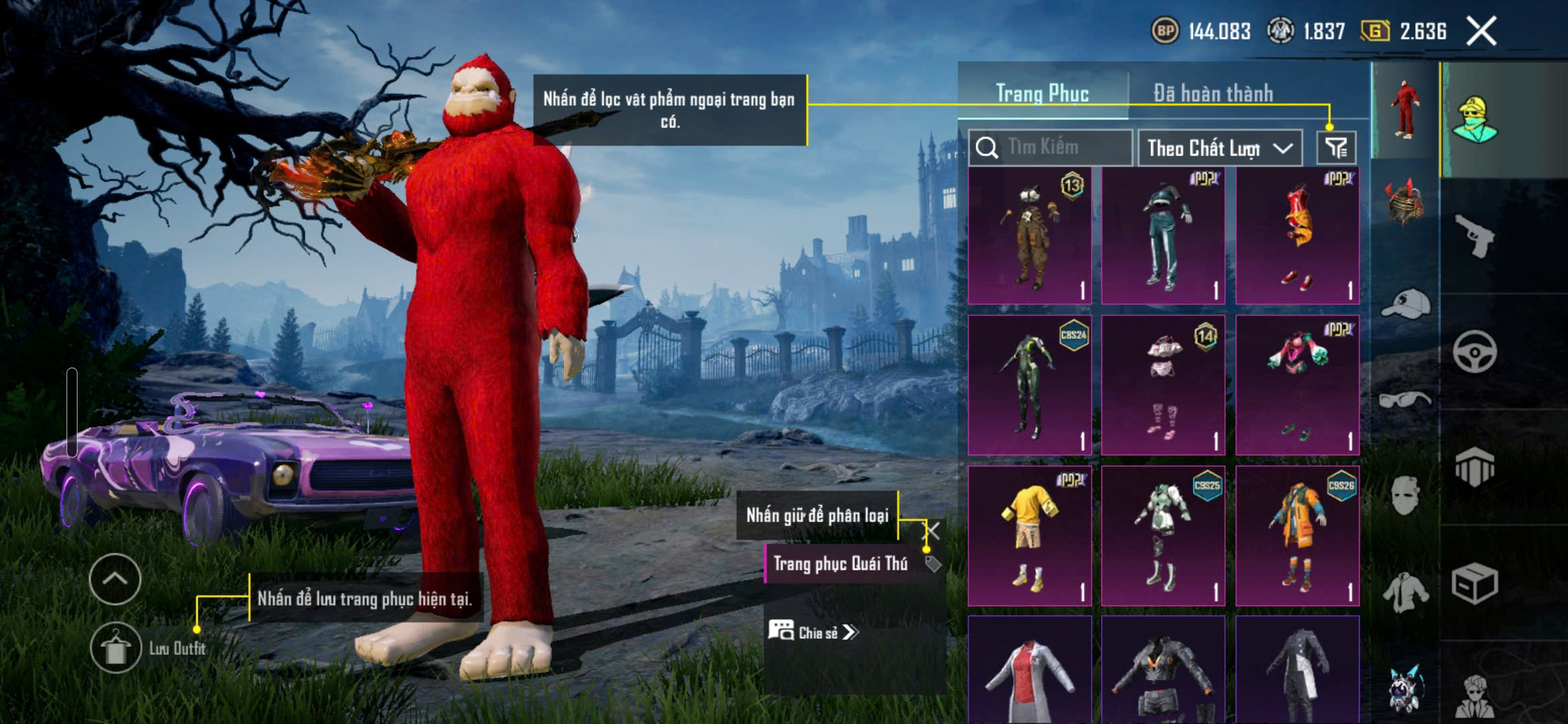Expand the panel with the up-arrow button
Screen dimensions: 1568x724
(x=115, y=579)
